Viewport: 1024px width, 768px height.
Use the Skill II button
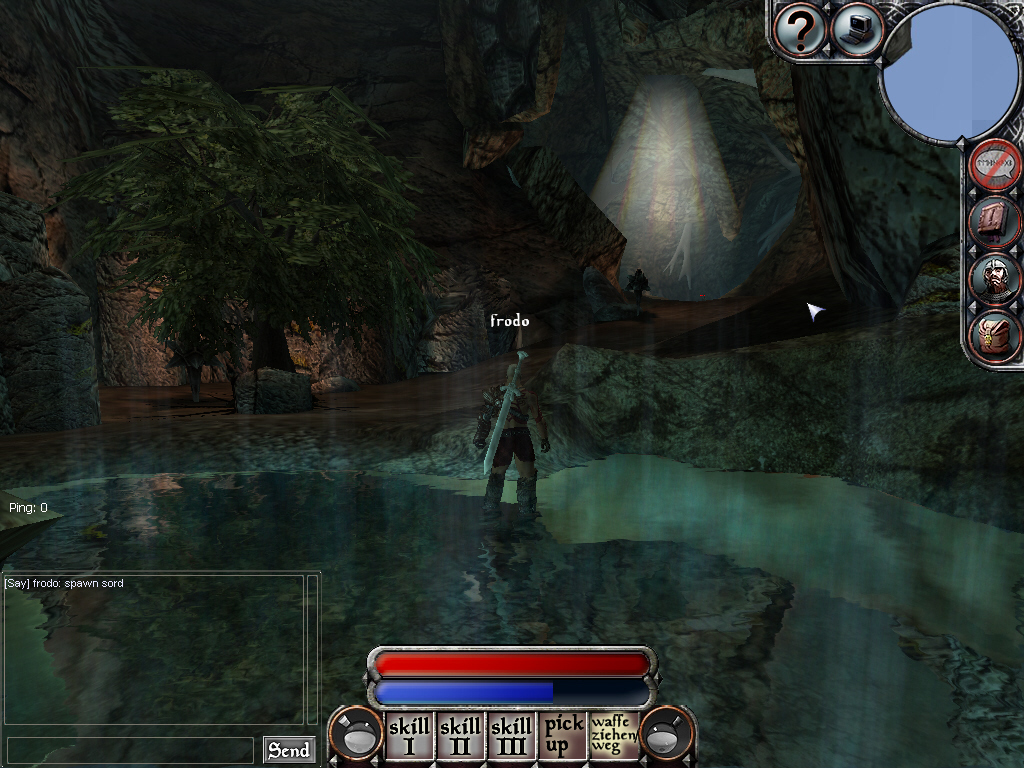[460, 736]
